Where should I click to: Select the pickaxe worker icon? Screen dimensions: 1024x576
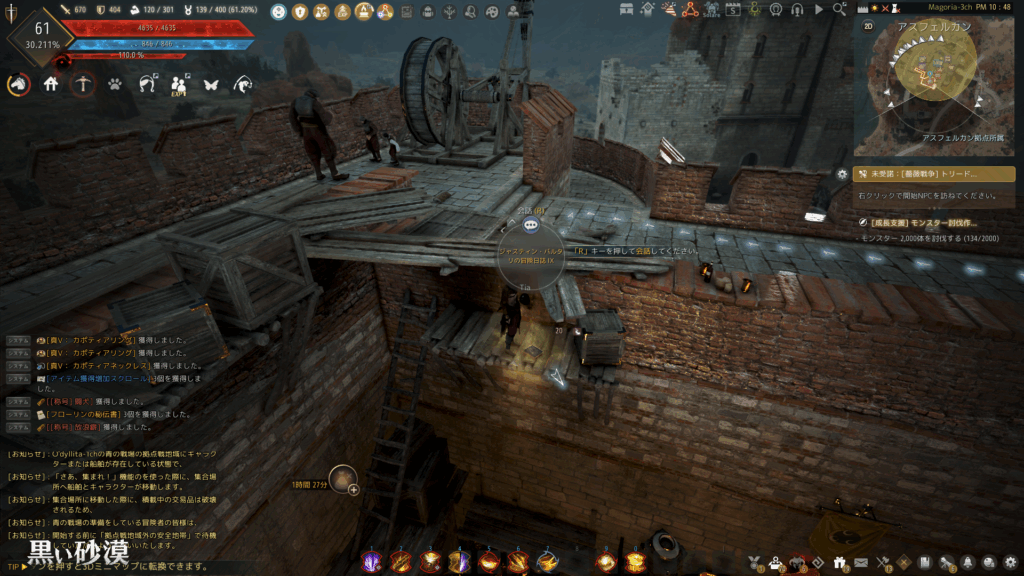point(83,85)
